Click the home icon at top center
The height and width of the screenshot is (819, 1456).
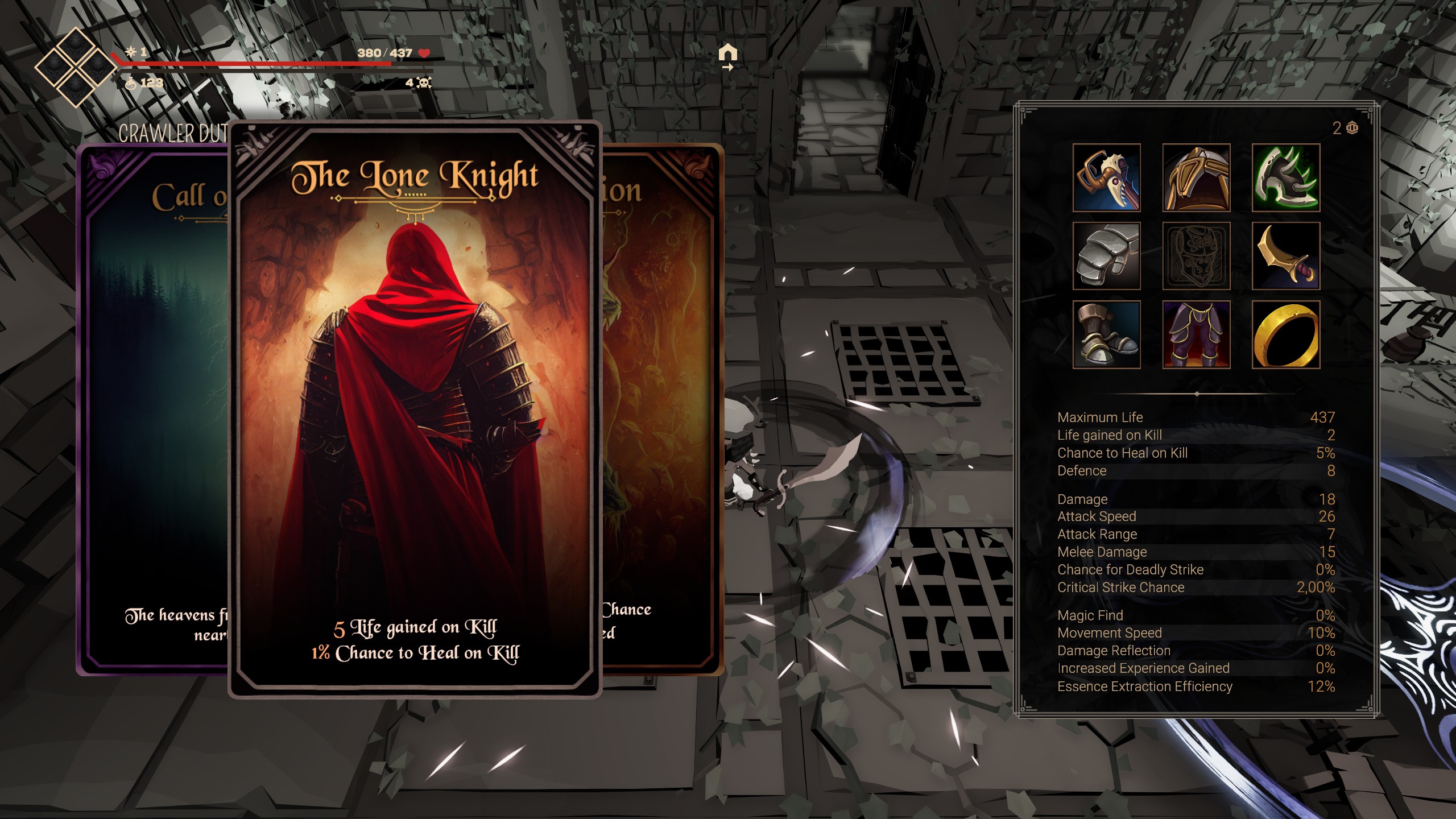(727, 55)
